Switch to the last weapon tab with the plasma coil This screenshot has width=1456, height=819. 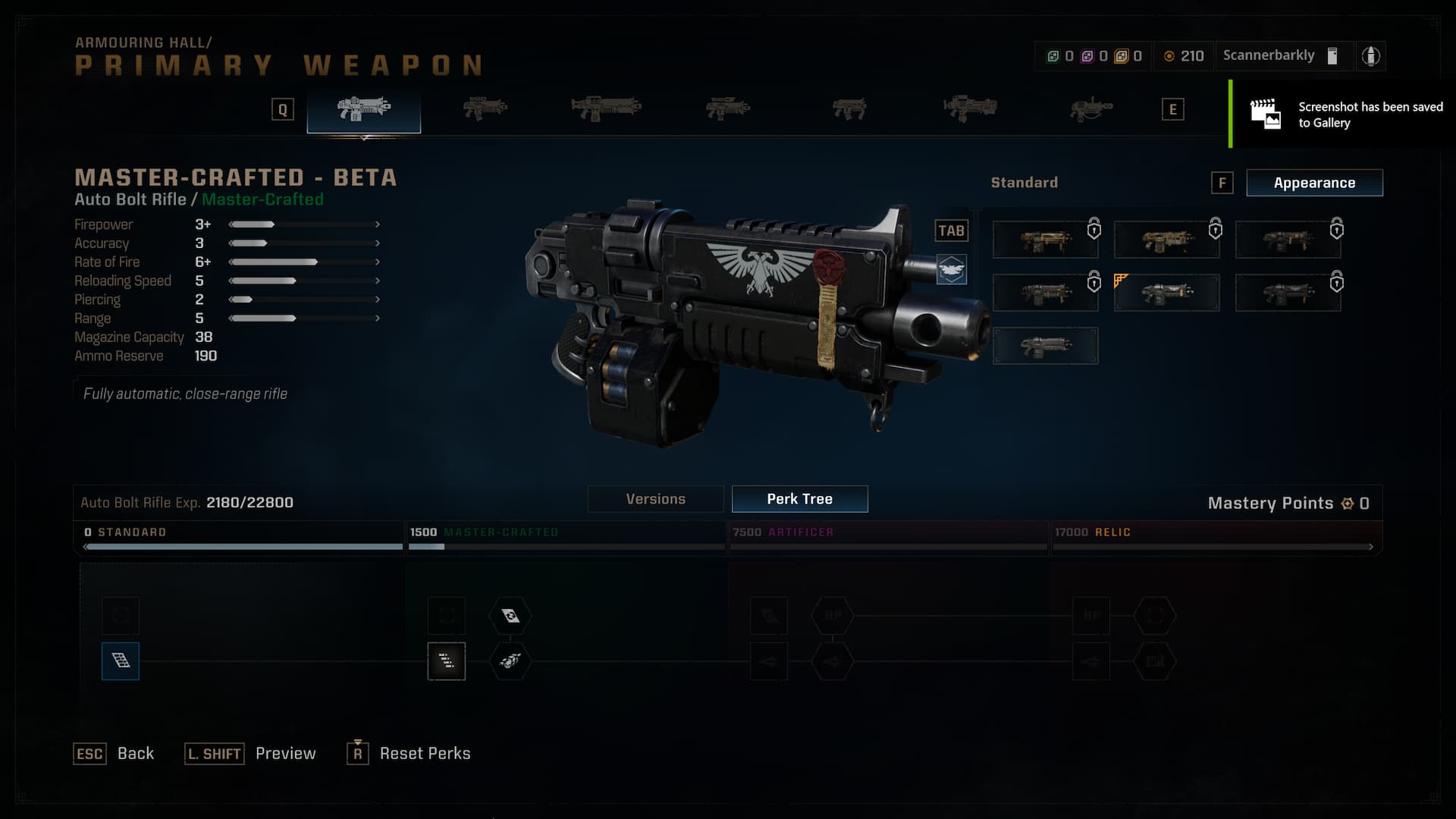tap(1090, 110)
